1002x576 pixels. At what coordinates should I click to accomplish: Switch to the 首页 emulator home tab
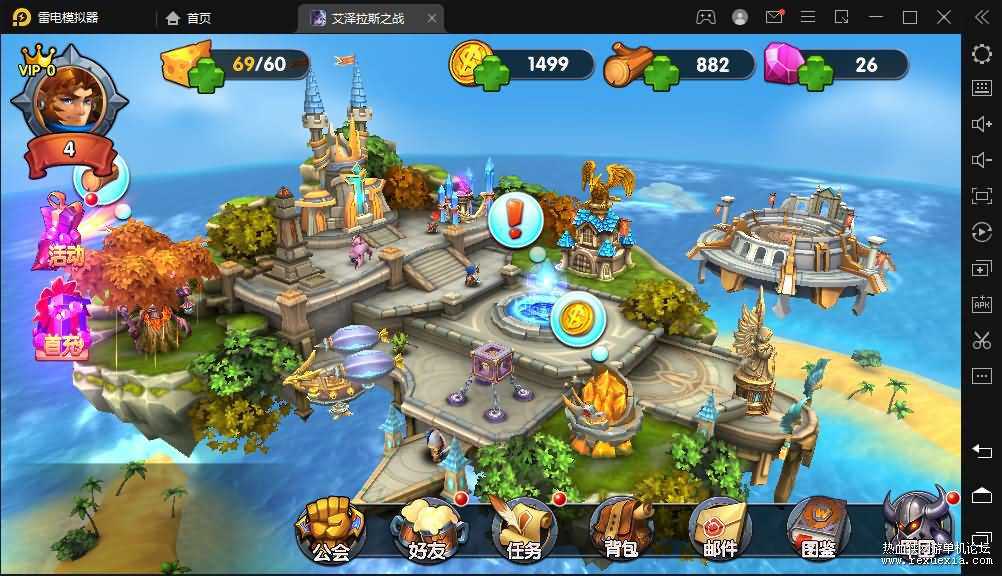[189, 17]
